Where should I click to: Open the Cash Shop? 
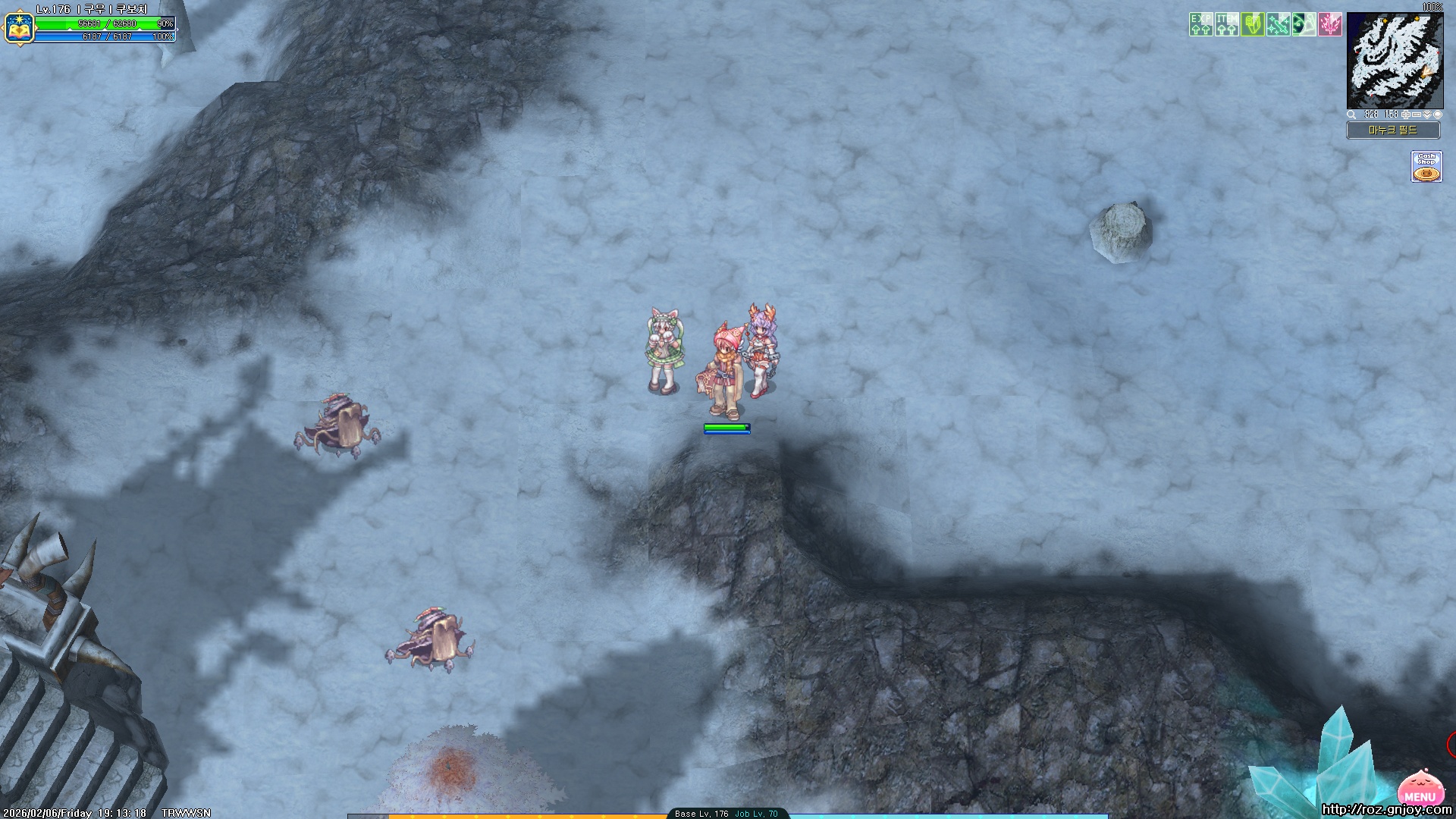(x=1426, y=167)
